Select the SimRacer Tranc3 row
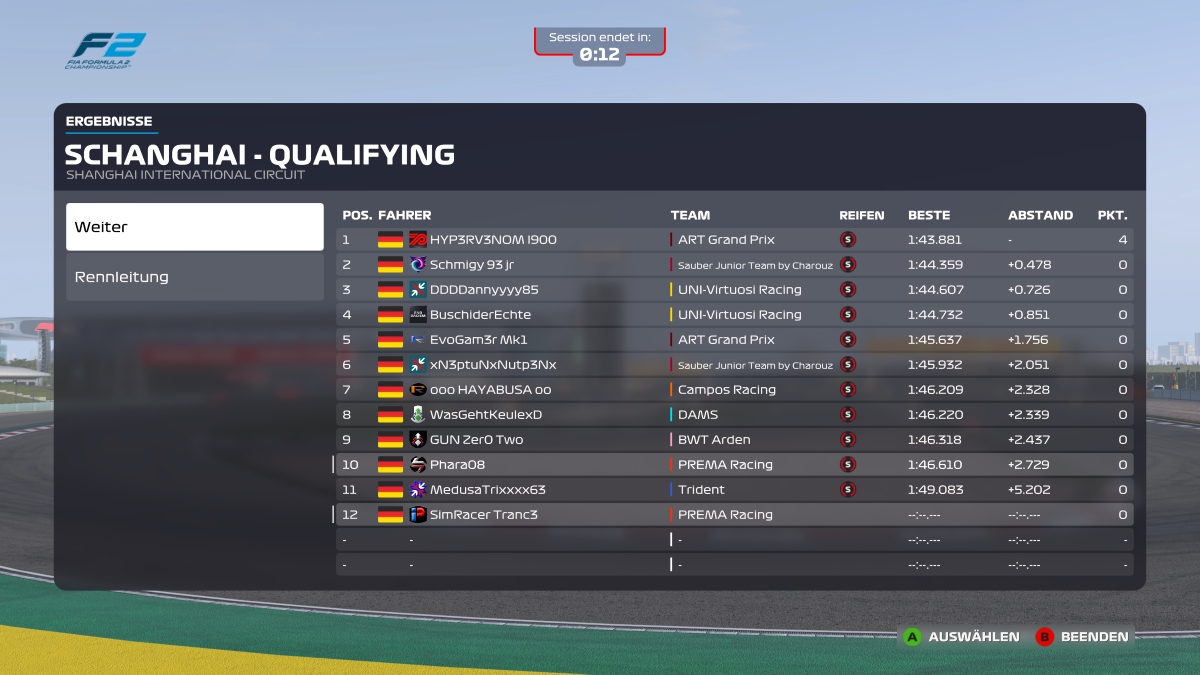Viewport: 1200px width, 675px height. coord(484,515)
